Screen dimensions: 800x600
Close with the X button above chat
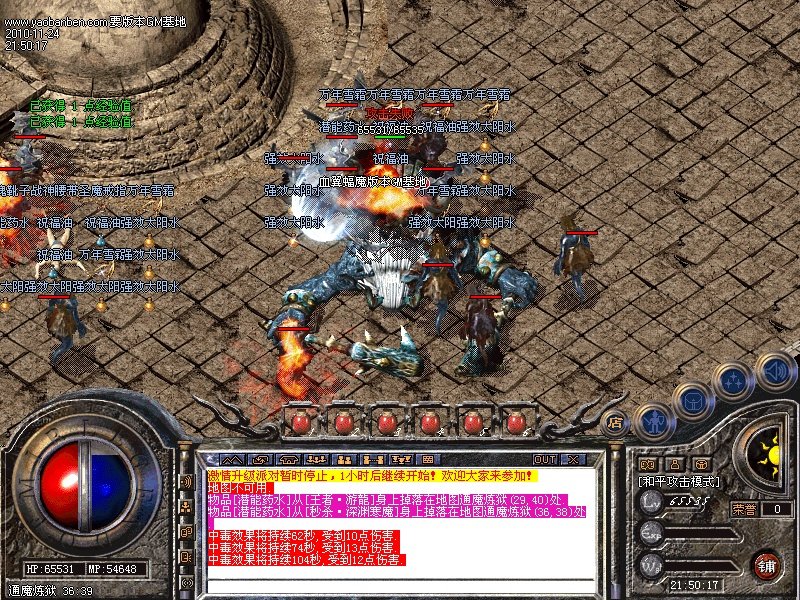(574, 459)
